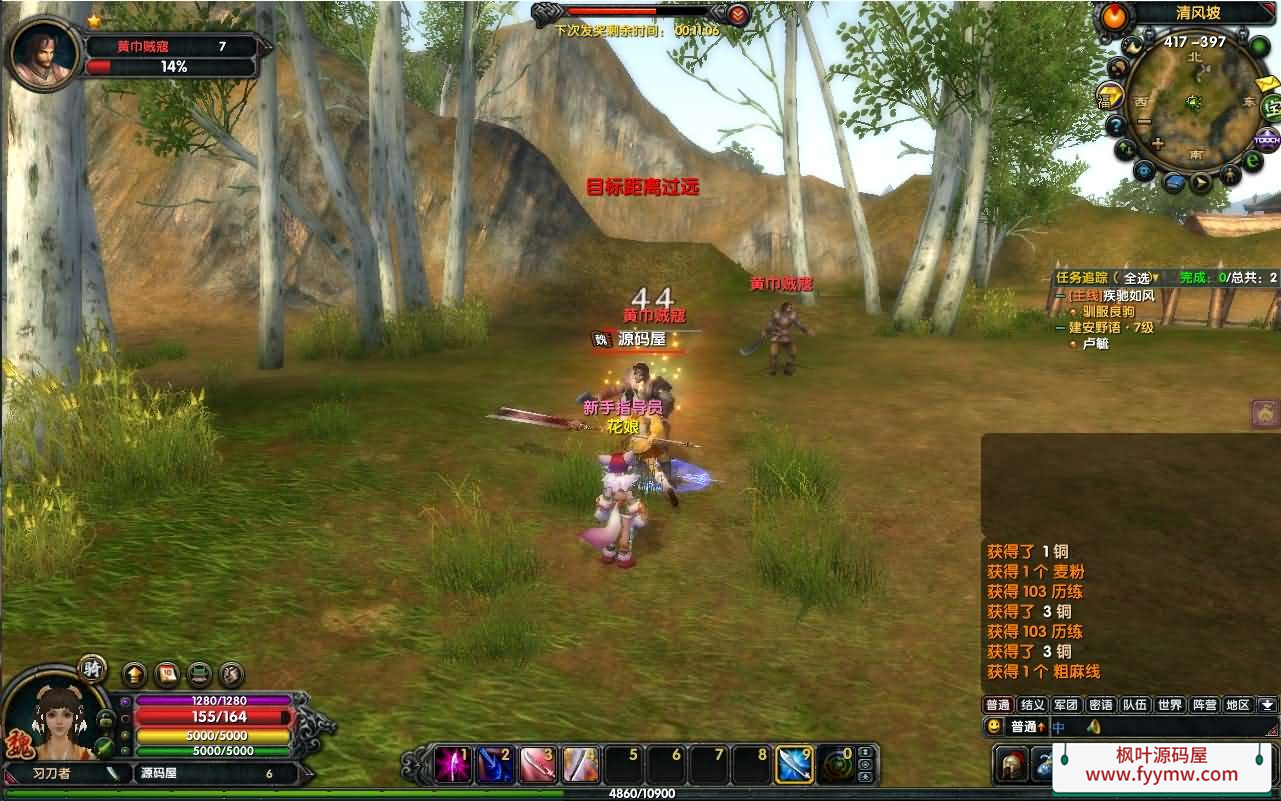
Task: Open the 全选 quest tracker filter dropdown
Action: coord(1138,278)
